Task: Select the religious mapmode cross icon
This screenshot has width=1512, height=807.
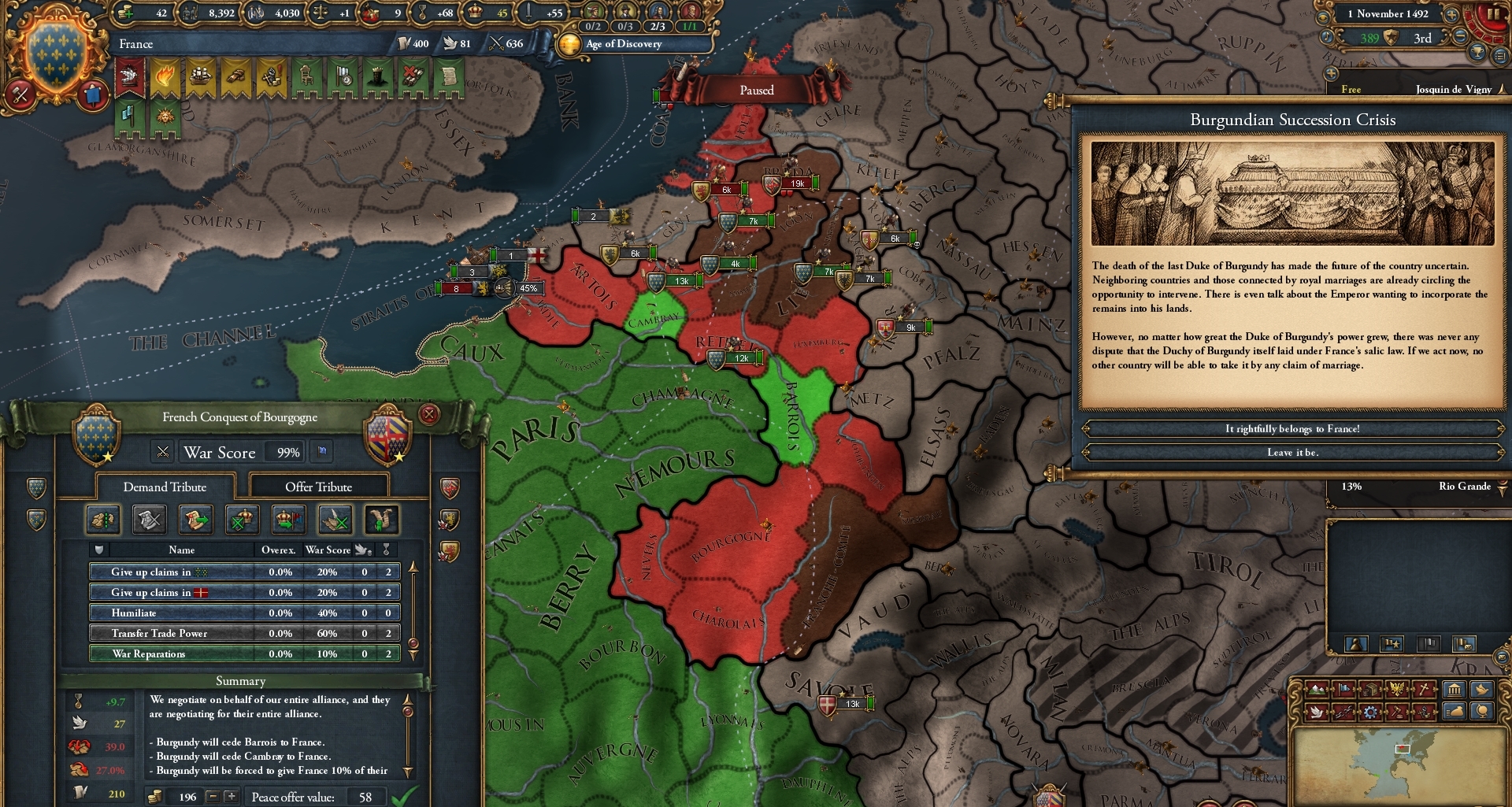Action: [1424, 690]
